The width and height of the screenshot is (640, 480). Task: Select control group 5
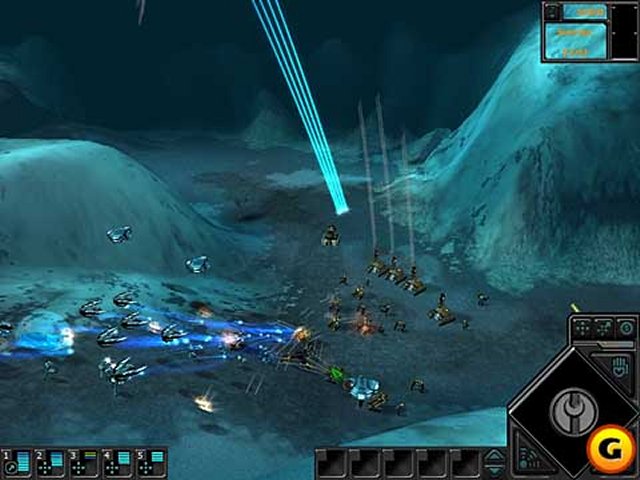(151, 462)
